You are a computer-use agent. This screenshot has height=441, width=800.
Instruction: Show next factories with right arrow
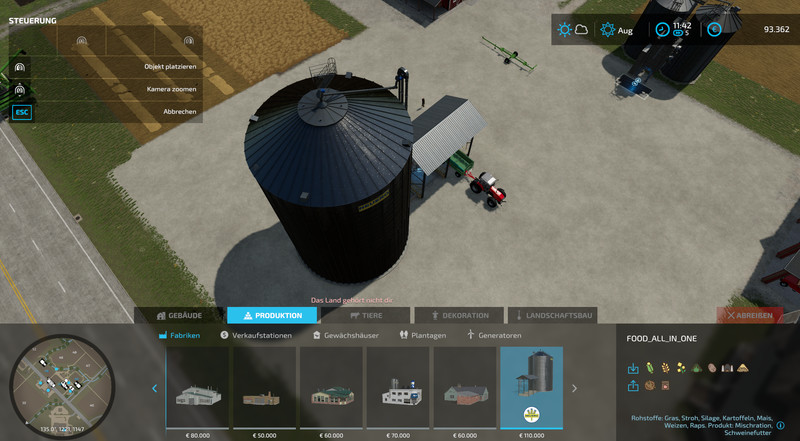pyautogui.click(x=574, y=388)
